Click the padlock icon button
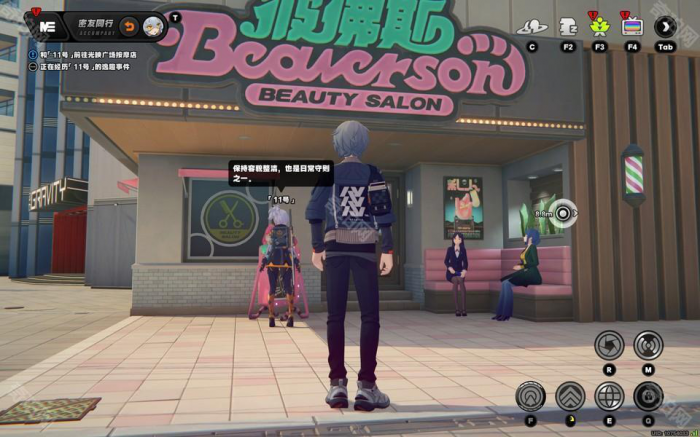Image resolution: width=700 pixels, height=437 pixels. coord(648,396)
